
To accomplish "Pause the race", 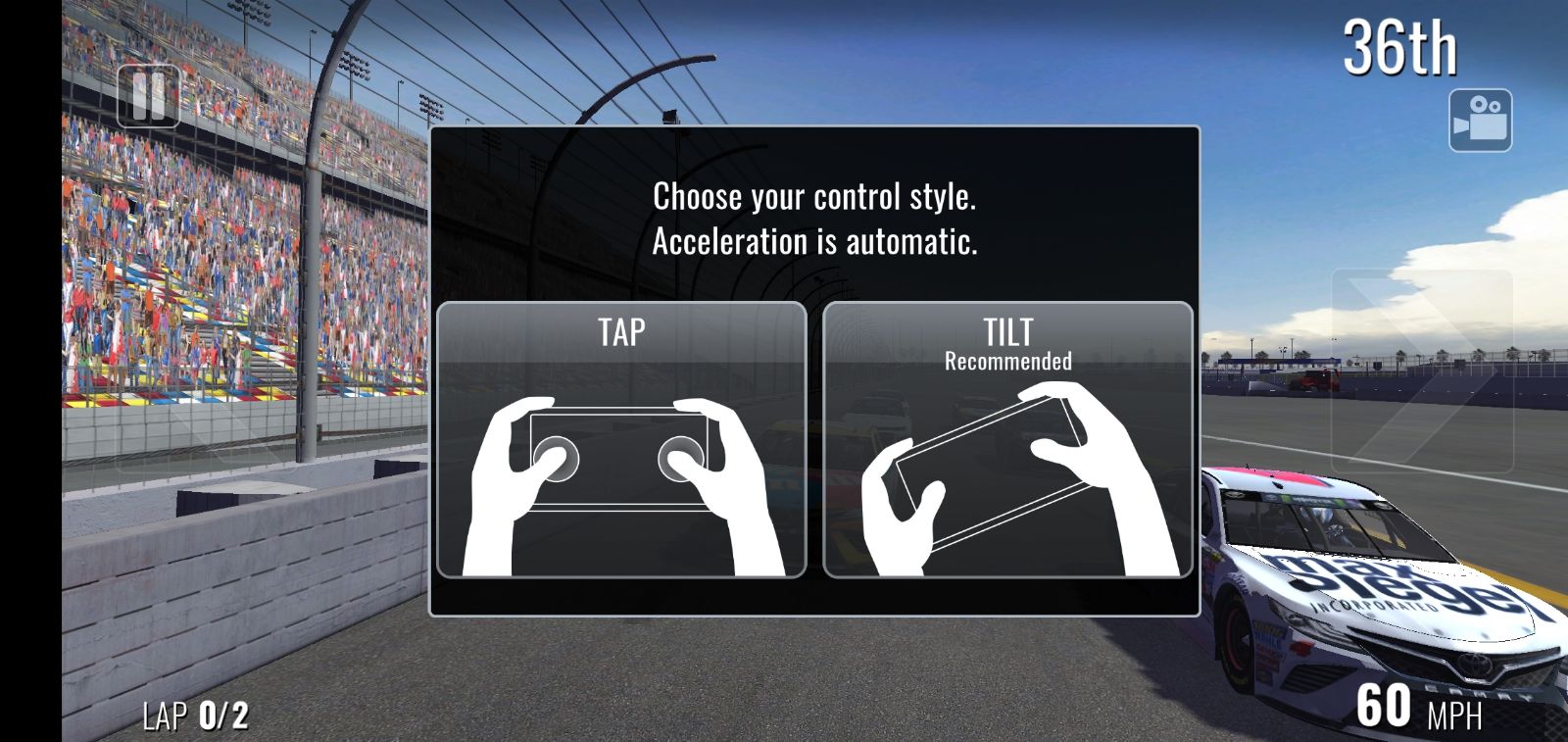I will pyautogui.click(x=148, y=96).
